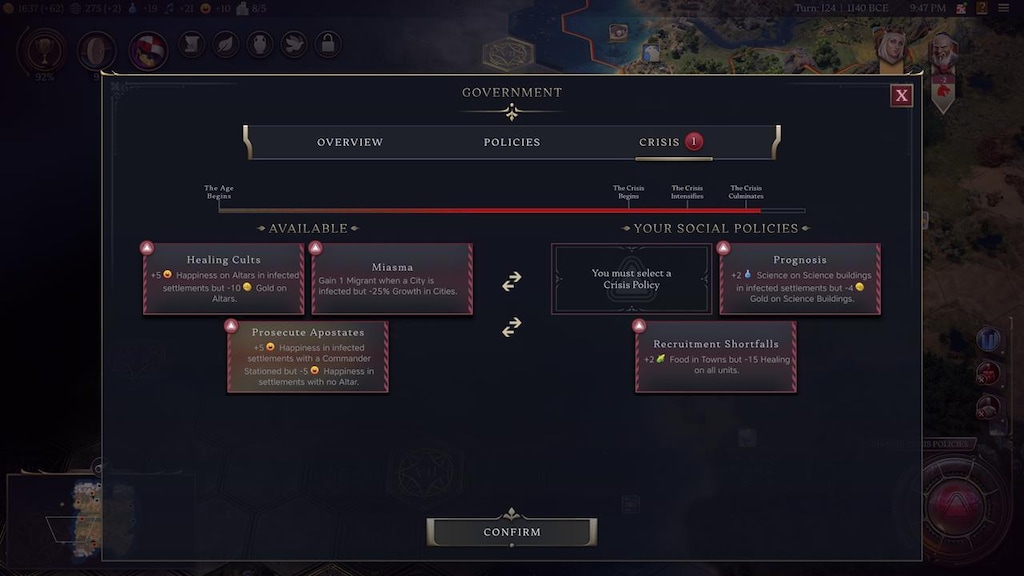Select the Recruitment Shortfalls policy card

click(715, 357)
